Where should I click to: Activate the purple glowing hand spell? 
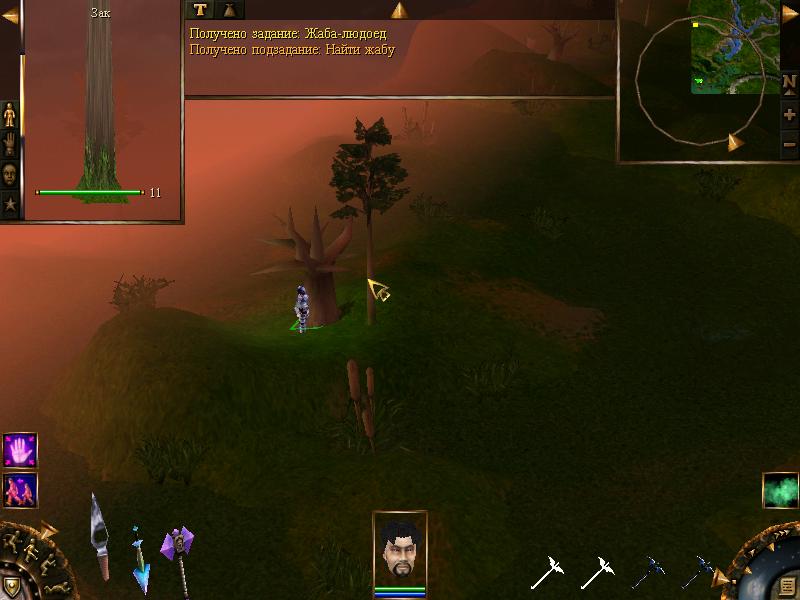[x=20, y=450]
